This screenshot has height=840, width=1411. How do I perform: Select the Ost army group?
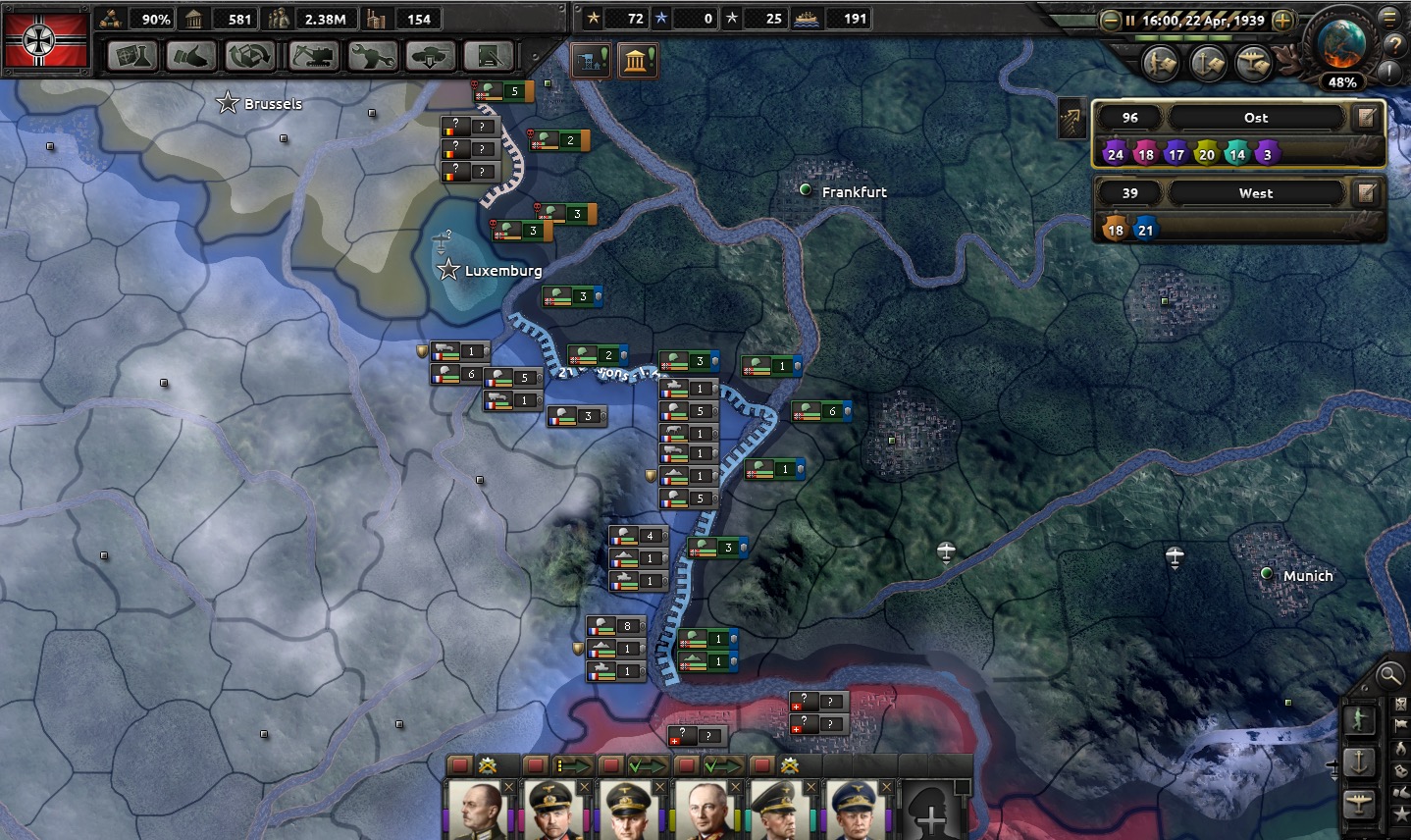[x=1256, y=118]
